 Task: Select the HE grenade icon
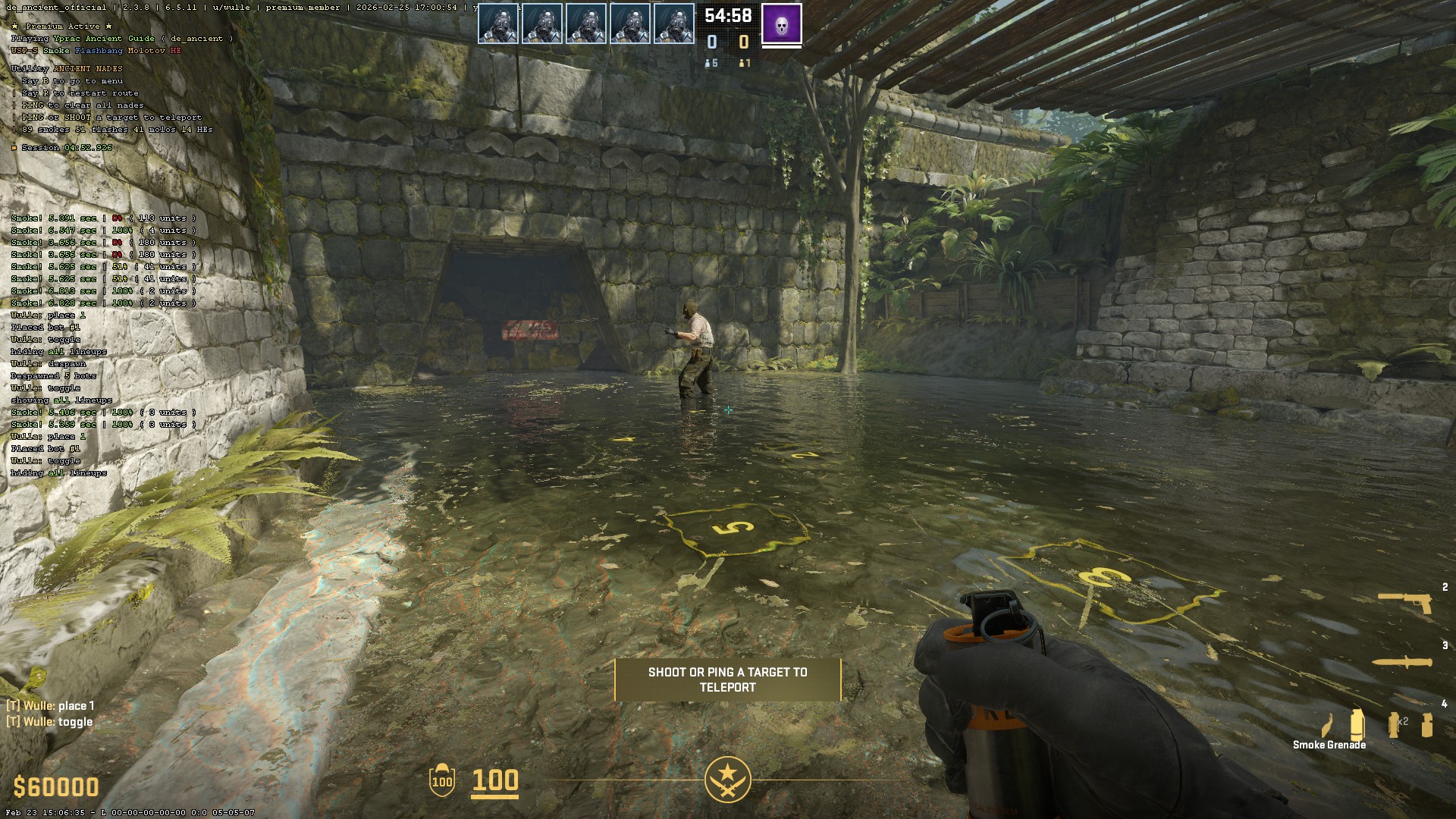tap(1427, 725)
